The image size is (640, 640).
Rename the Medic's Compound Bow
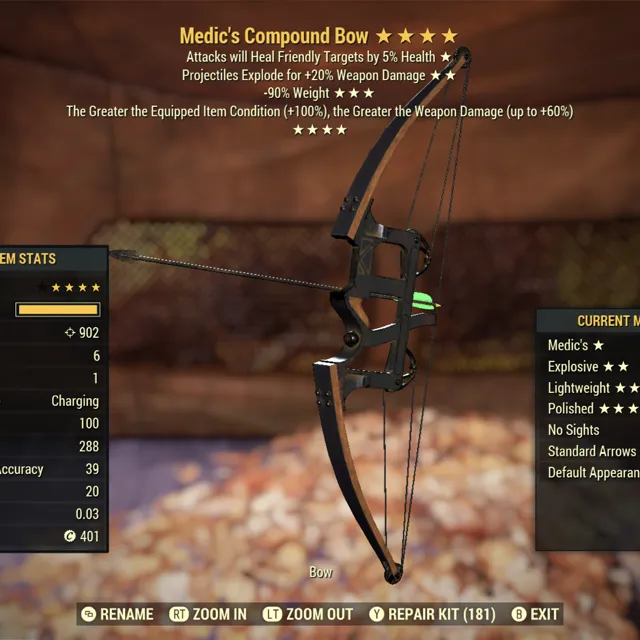coord(118,614)
